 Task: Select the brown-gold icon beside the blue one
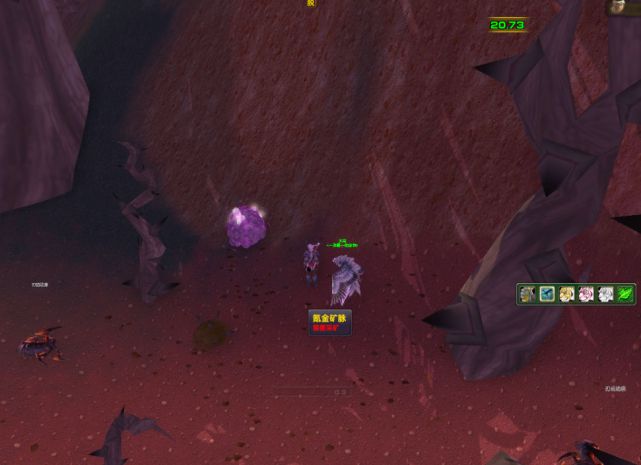click(528, 294)
